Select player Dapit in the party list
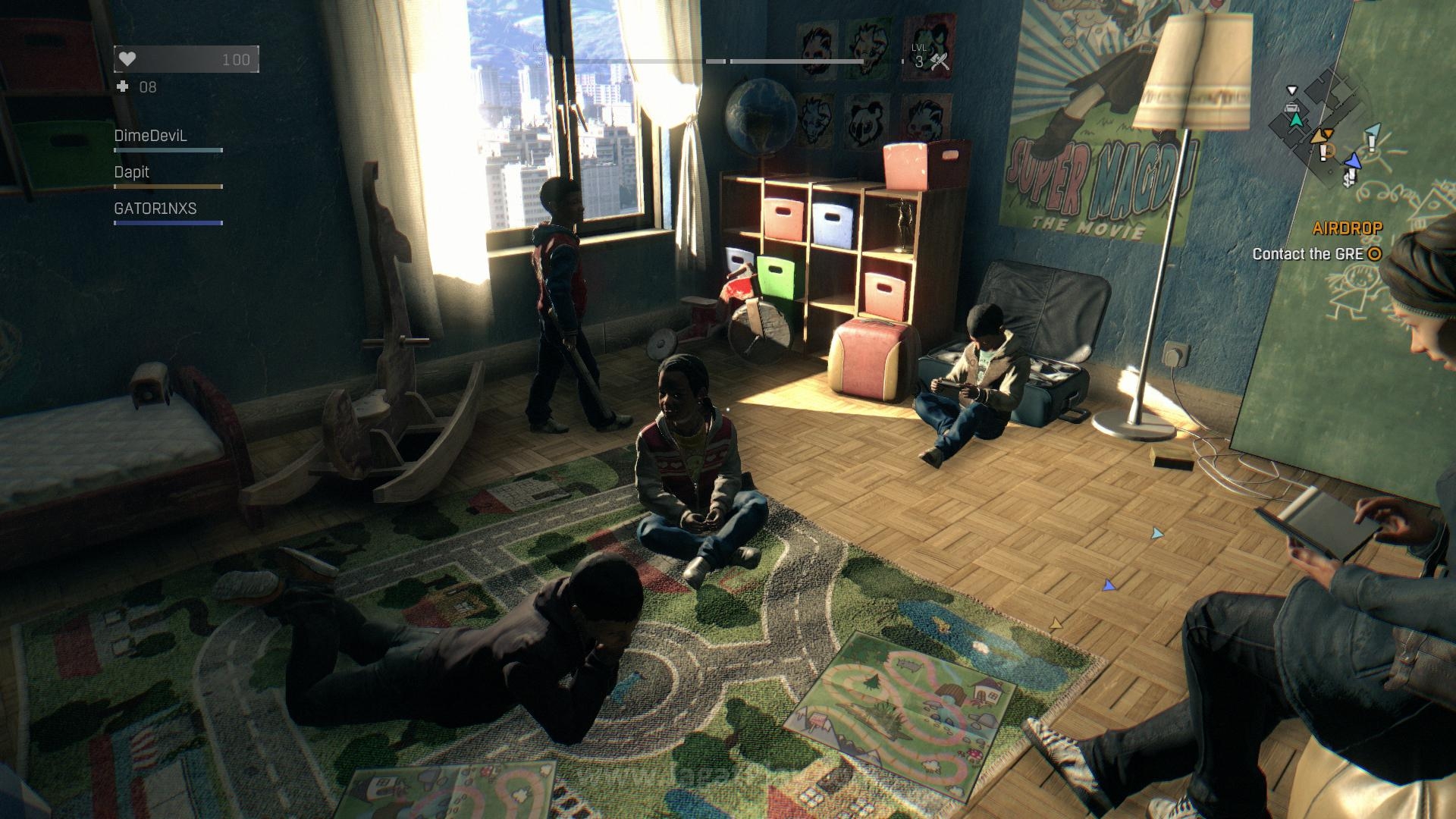This screenshot has height=819, width=1456. click(x=132, y=173)
